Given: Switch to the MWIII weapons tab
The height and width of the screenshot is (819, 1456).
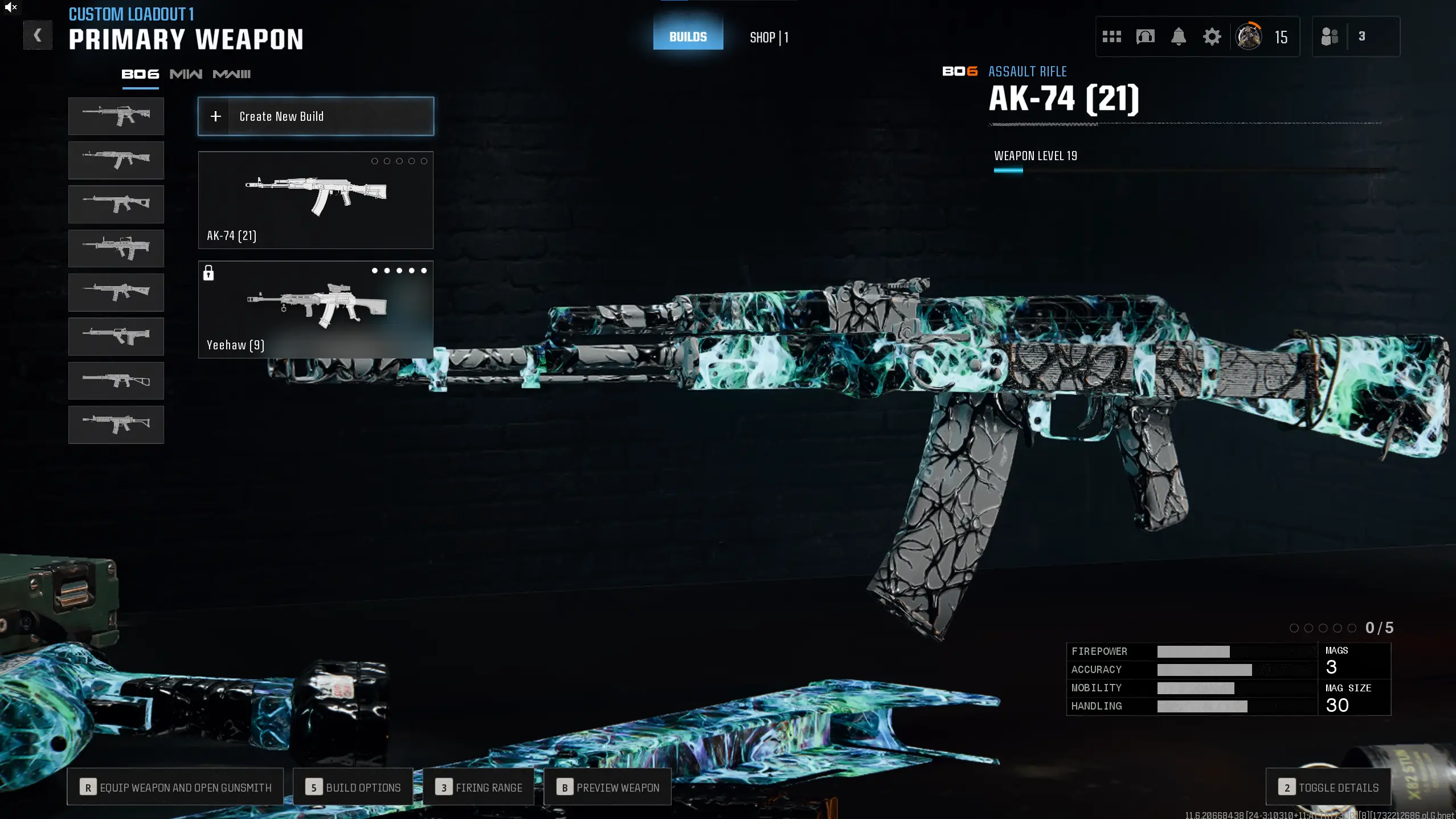Looking at the screenshot, I should click(x=231, y=74).
